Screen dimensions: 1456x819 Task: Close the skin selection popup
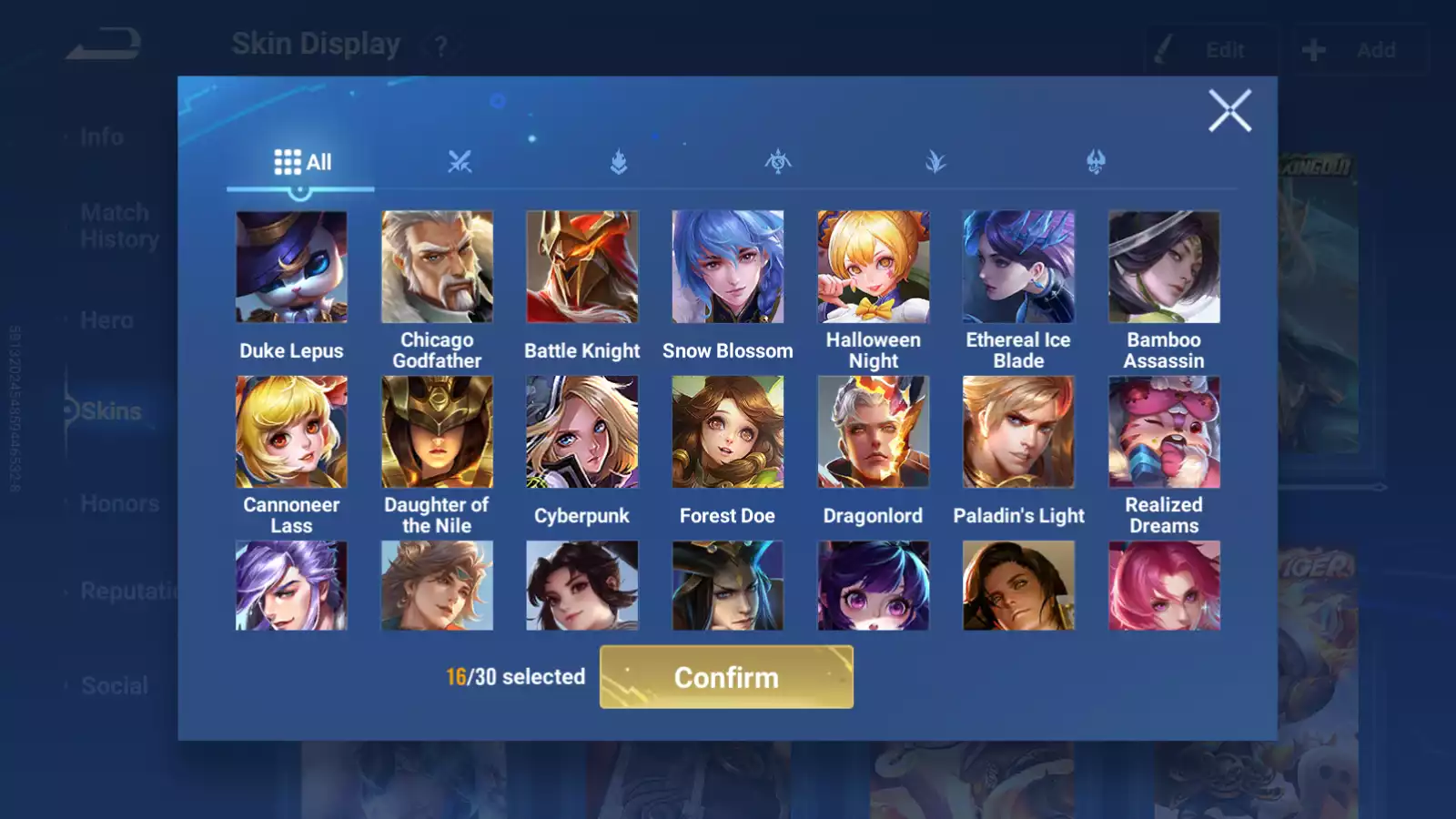click(x=1229, y=111)
